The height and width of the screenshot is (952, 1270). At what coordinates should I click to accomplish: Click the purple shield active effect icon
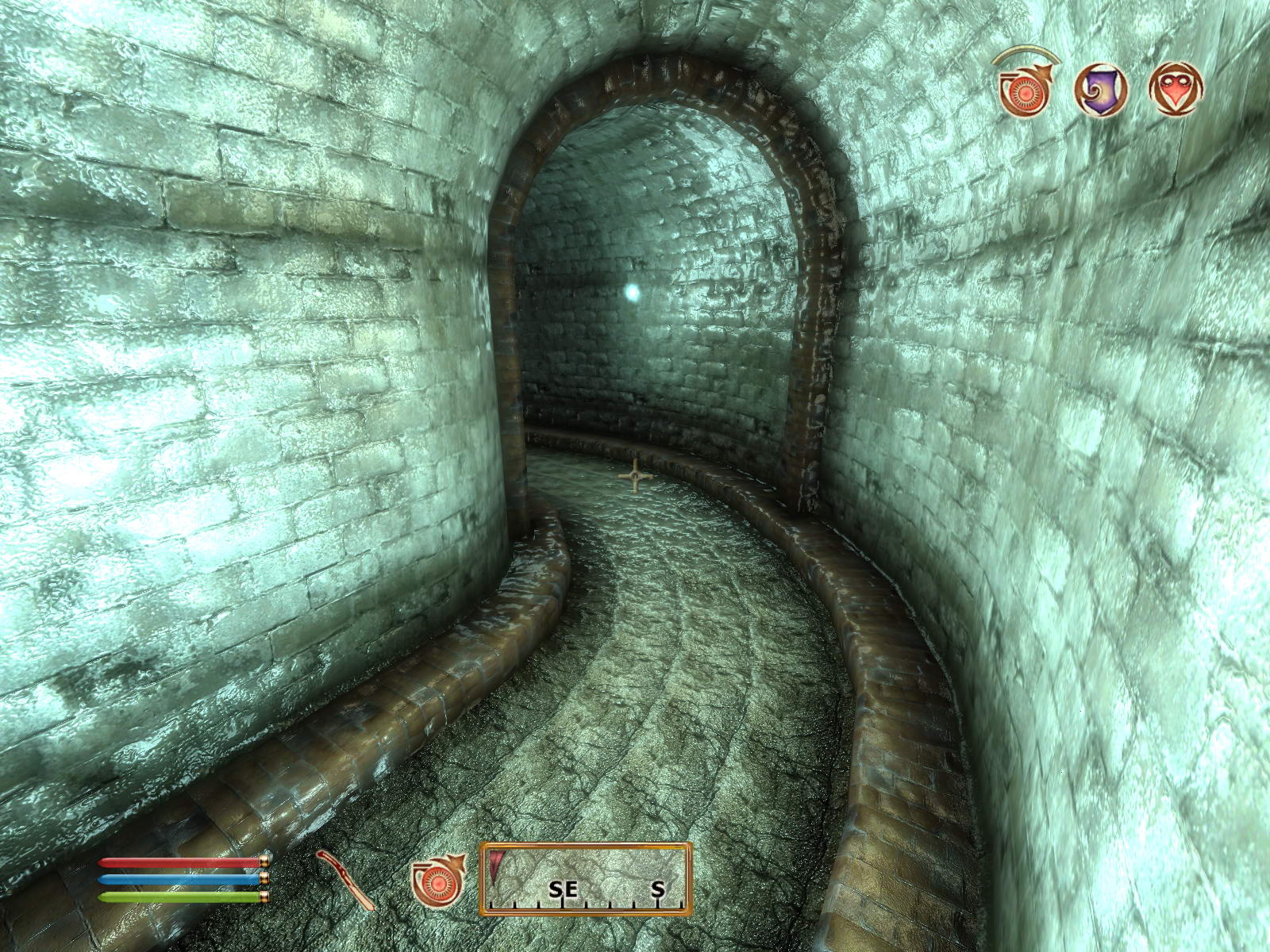coord(1101,89)
